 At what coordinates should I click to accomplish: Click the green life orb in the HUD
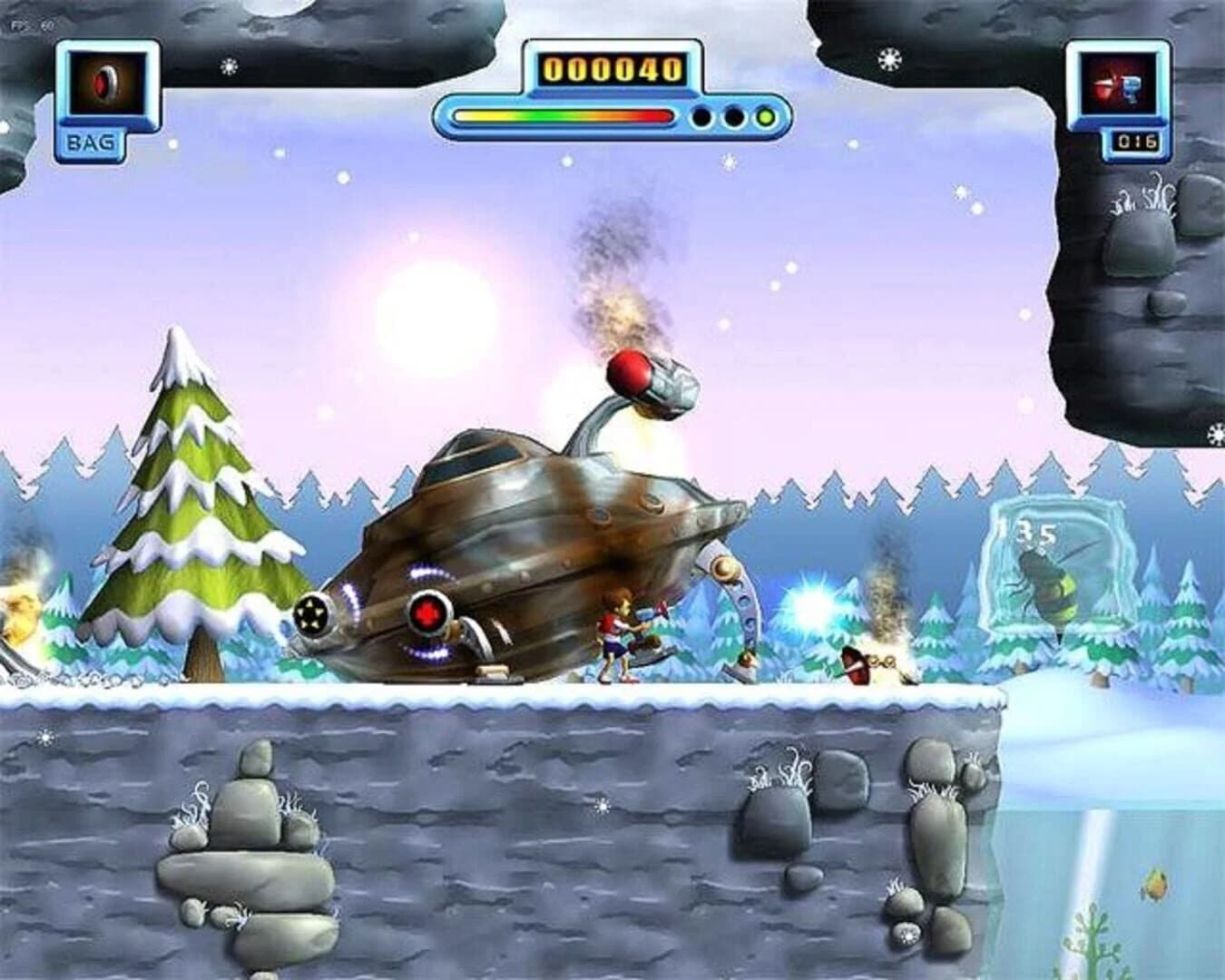click(x=767, y=116)
